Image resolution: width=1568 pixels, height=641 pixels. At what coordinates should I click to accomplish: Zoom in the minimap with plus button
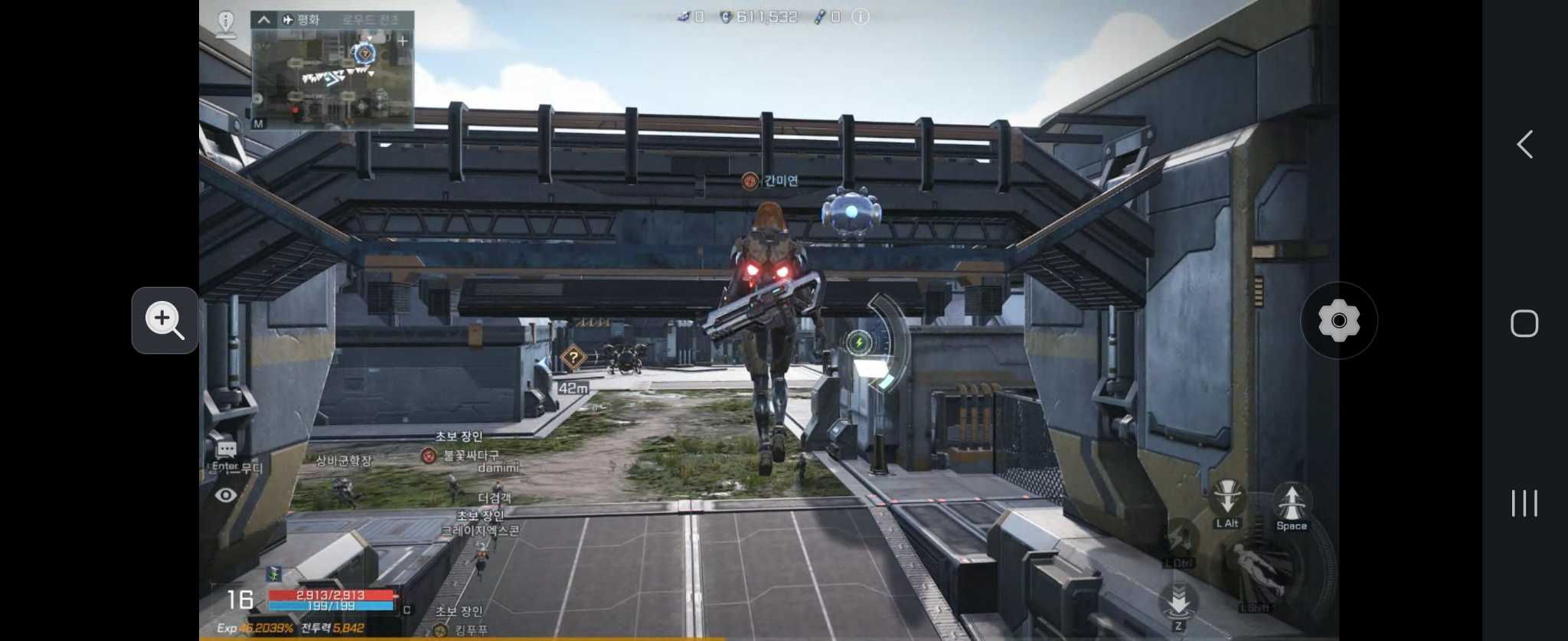pyautogui.click(x=403, y=41)
